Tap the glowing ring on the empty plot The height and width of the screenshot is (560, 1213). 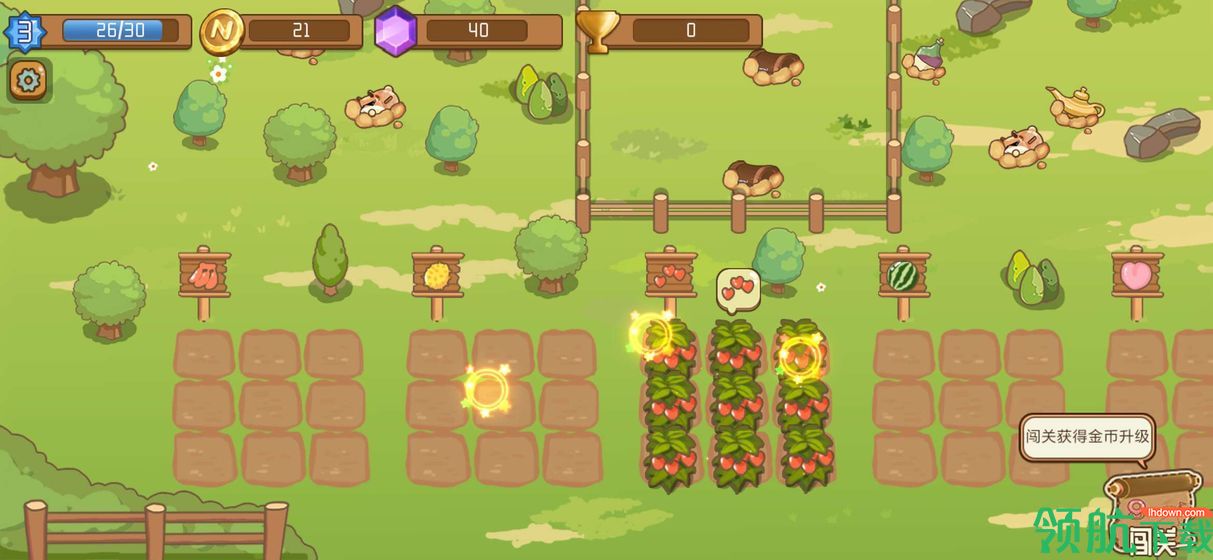click(486, 390)
